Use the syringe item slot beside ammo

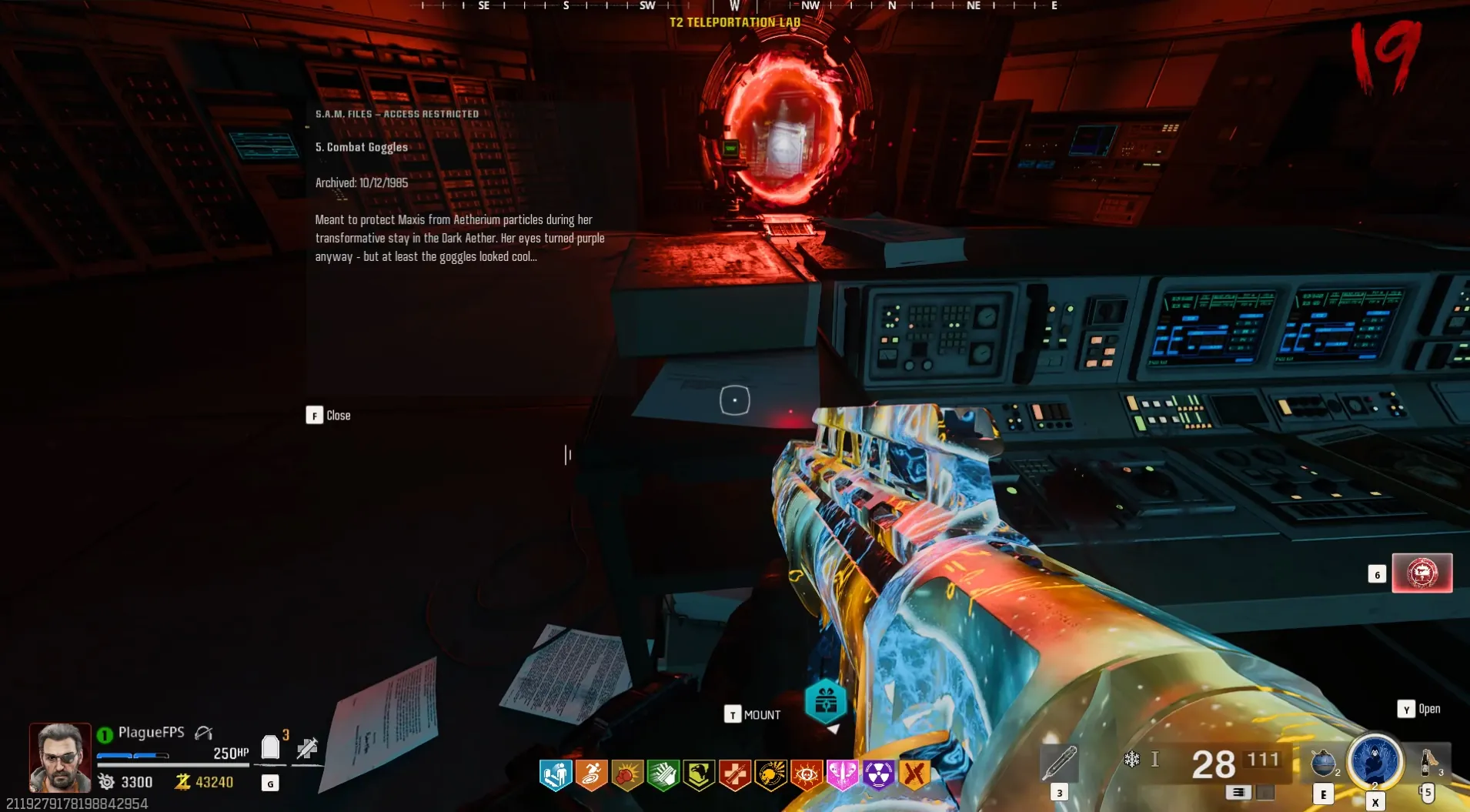coord(1059,762)
